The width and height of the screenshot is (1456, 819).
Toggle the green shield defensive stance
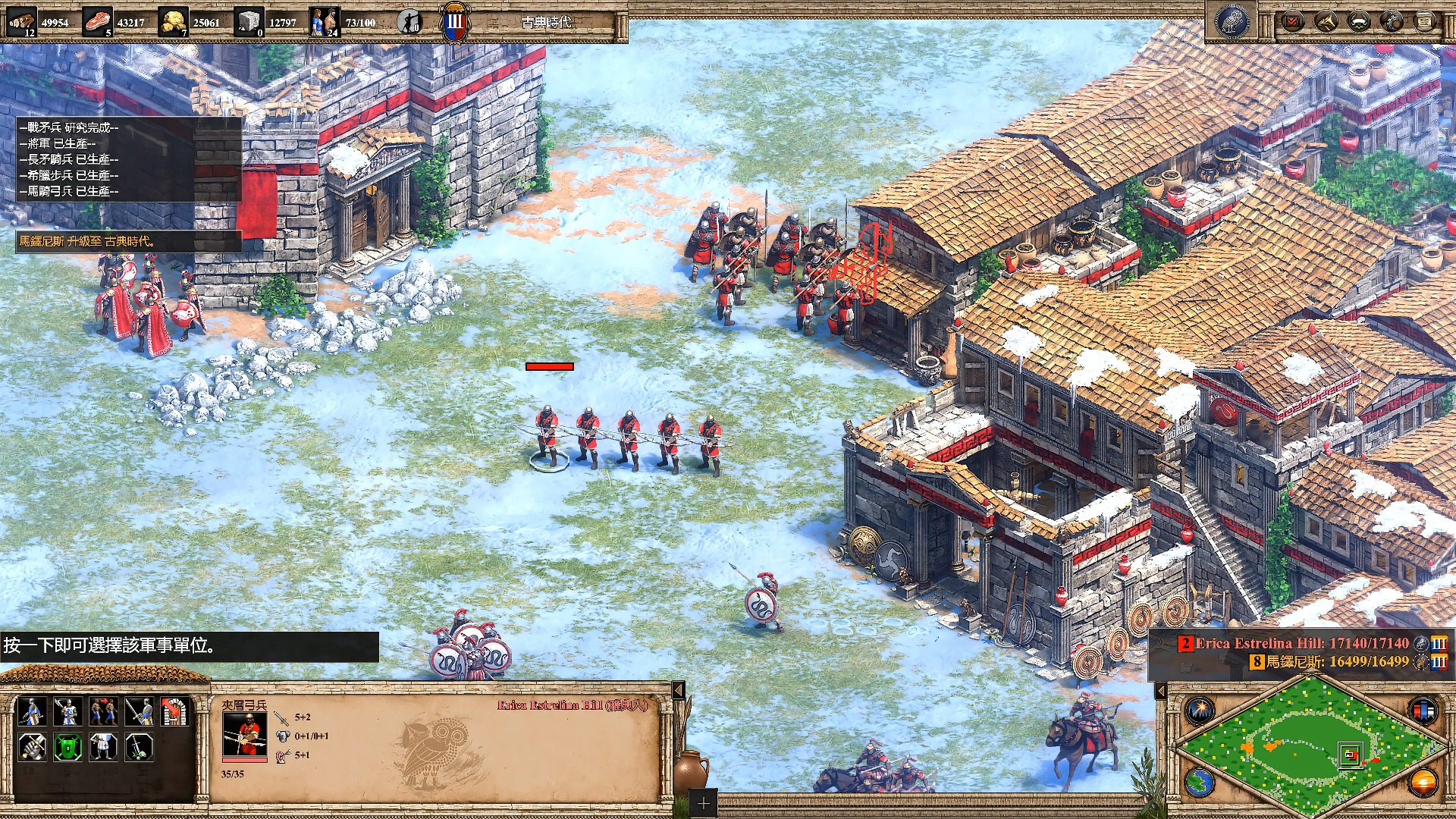click(67, 748)
